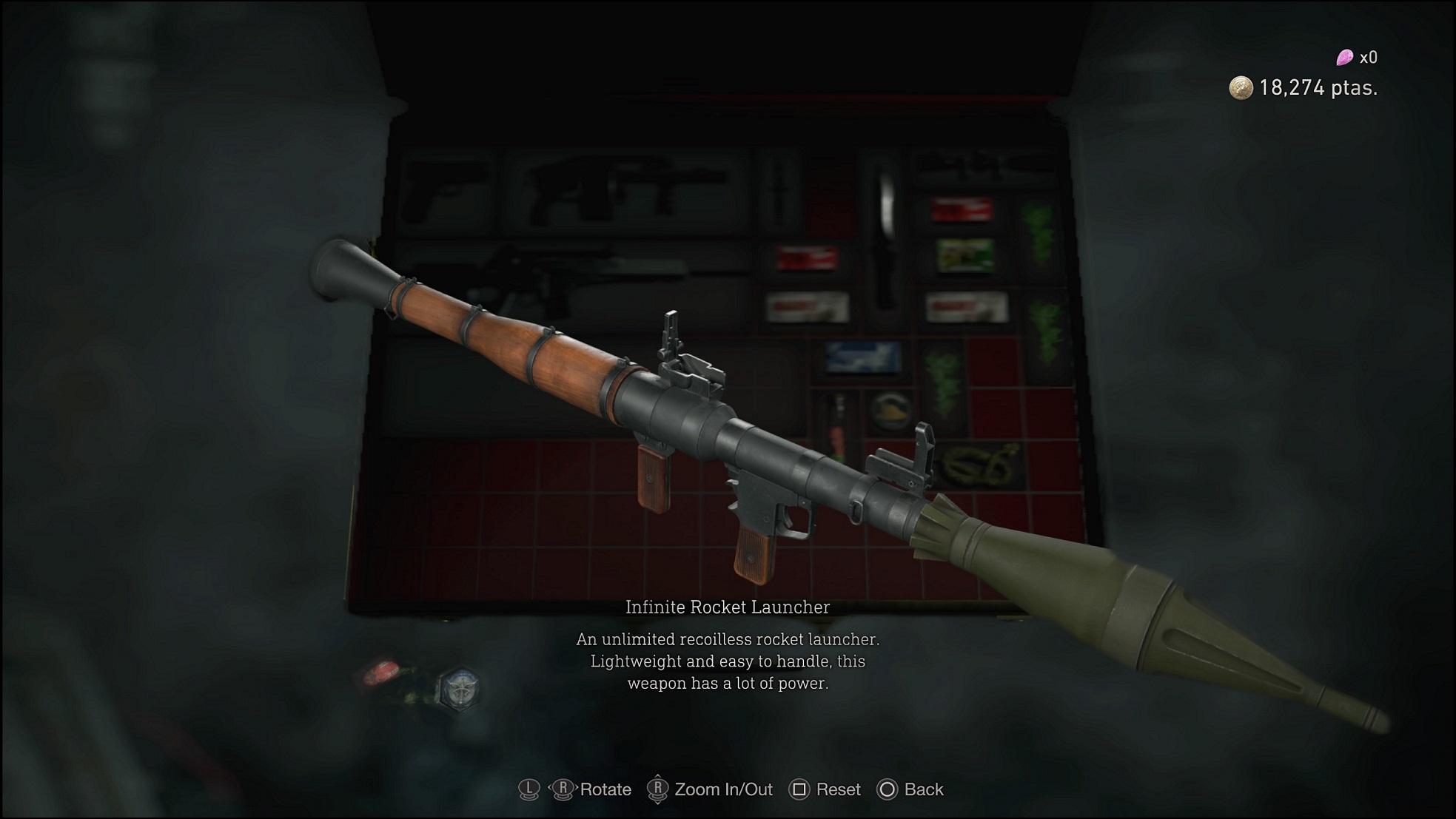Click the L-stick Rotate control icon

tap(528, 789)
